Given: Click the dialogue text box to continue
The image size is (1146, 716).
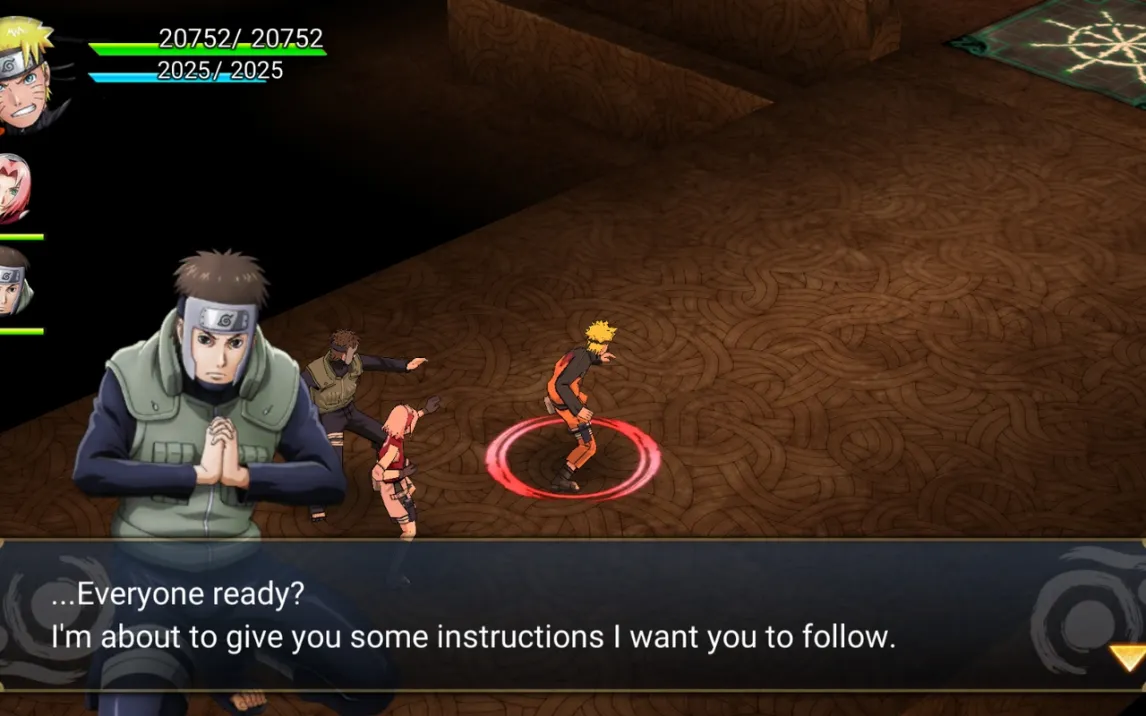Looking at the screenshot, I should pyautogui.click(x=572, y=616).
